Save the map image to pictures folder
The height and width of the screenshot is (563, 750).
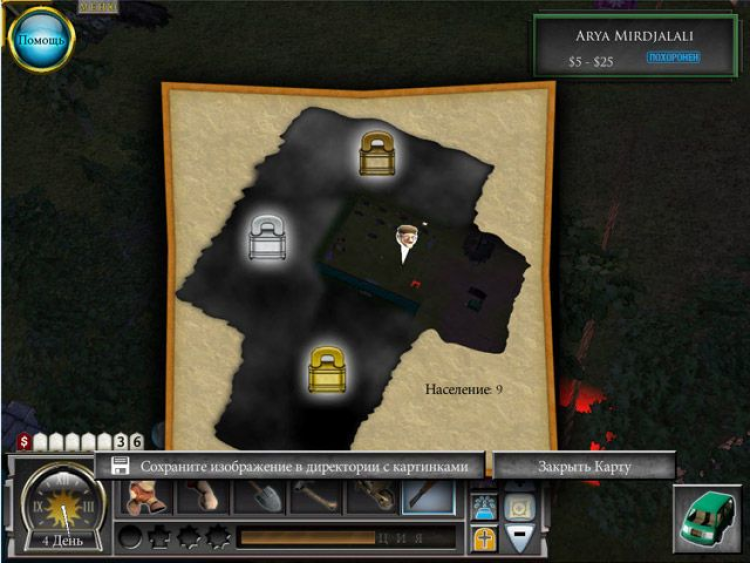click(290, 466)
